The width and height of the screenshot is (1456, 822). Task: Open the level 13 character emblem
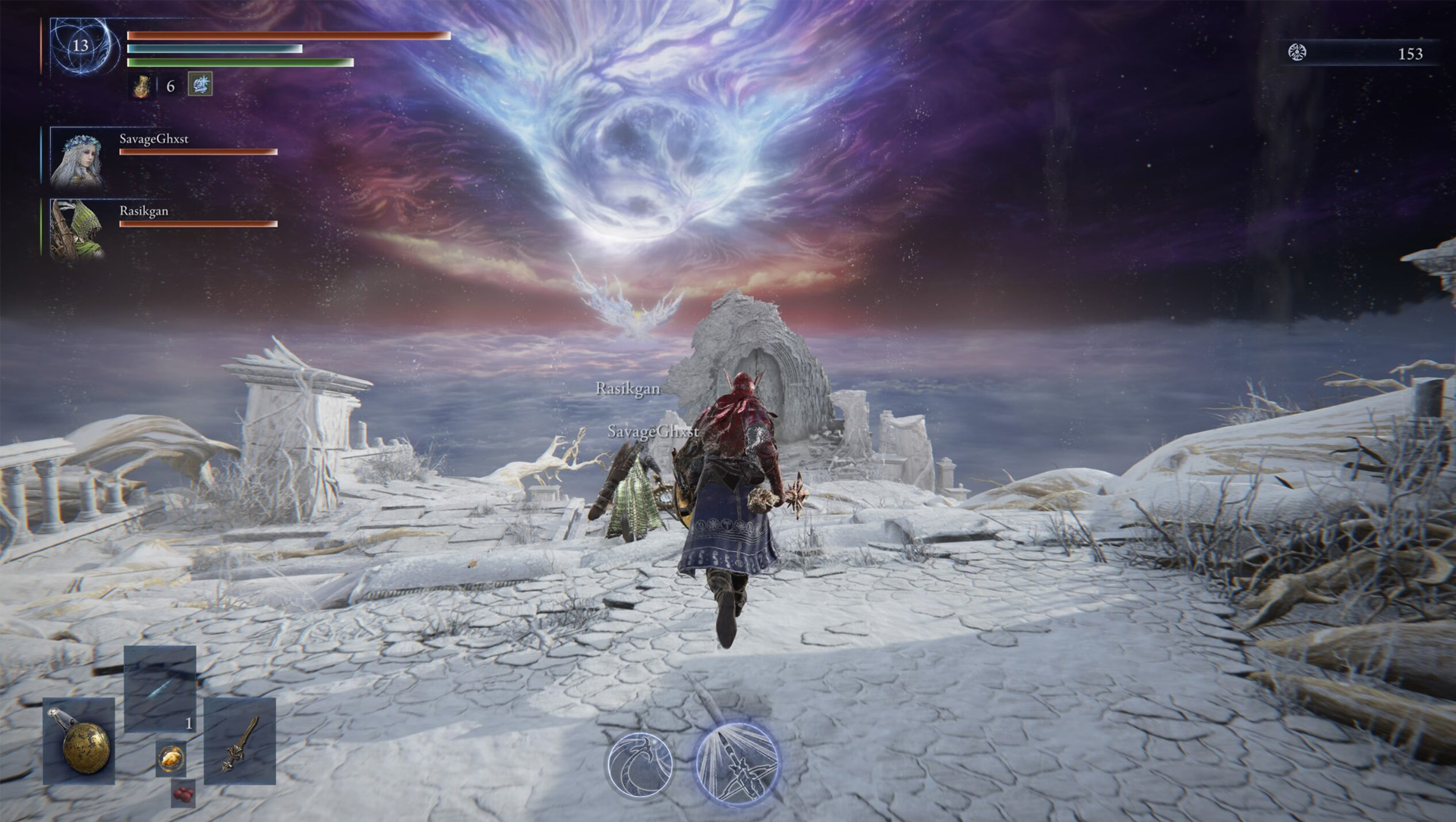click(80, 45)
